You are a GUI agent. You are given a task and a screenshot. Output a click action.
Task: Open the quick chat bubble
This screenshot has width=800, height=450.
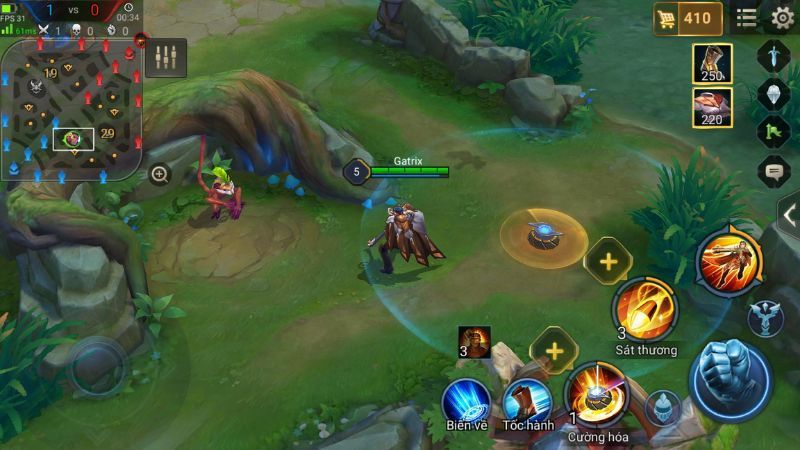click(775, 172)
